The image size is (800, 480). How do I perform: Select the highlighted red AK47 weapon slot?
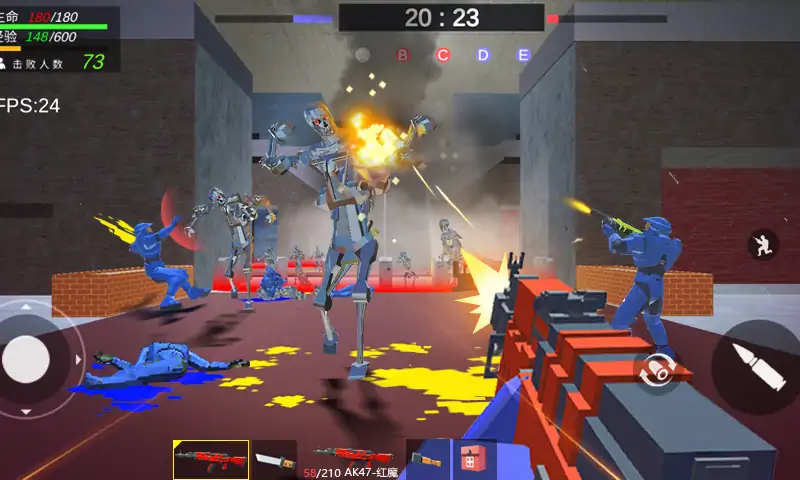pos(211,460)
